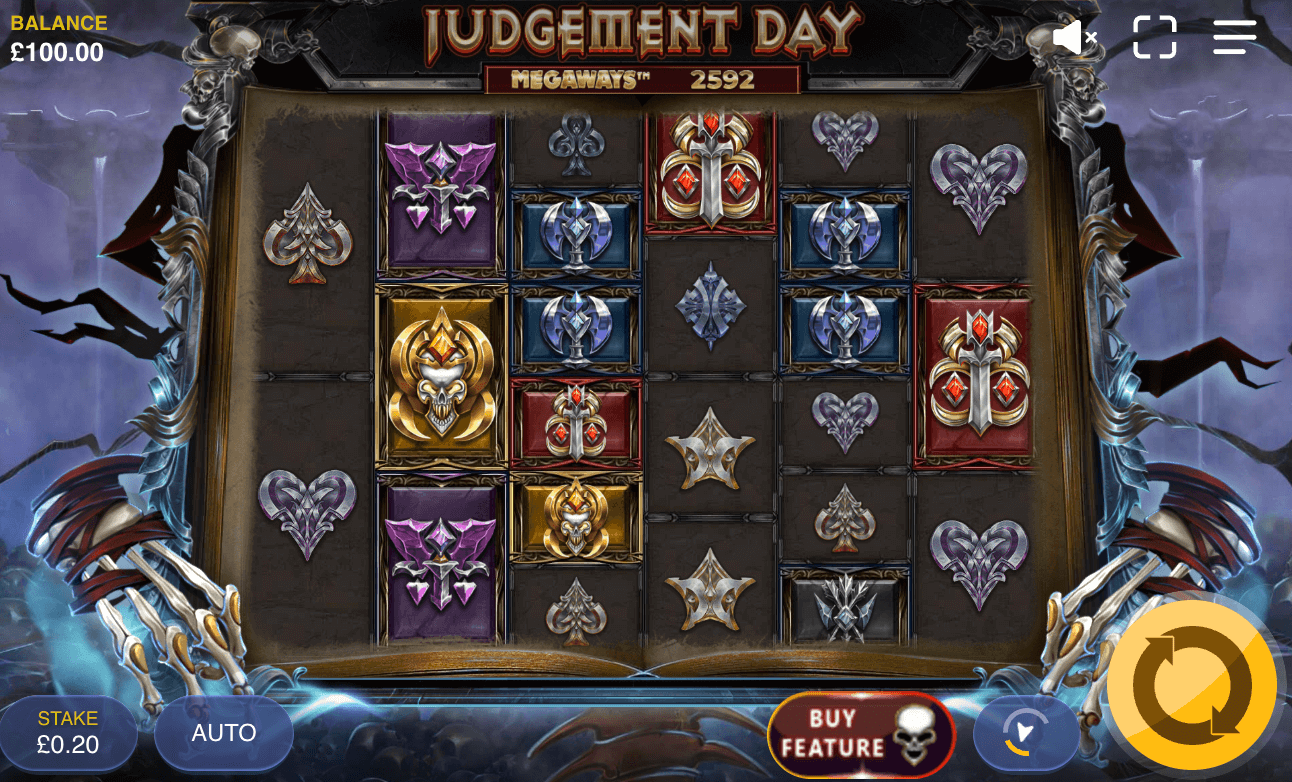This screenshot has height=782, width=1292.
Task: Click the Megaways counter showing 2592
Action: 722,80
